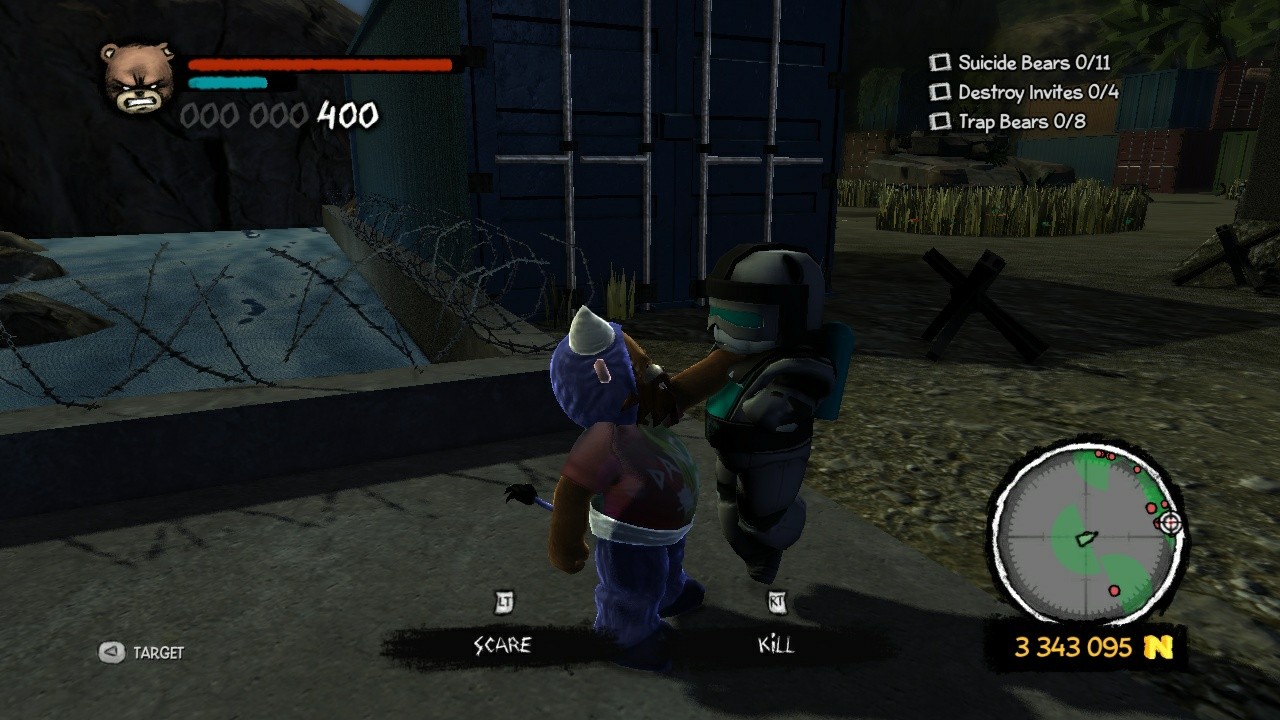Select the Suicide Bears objective checkbox
This screenshot has width=1280, height=720.
coord(940,63)
